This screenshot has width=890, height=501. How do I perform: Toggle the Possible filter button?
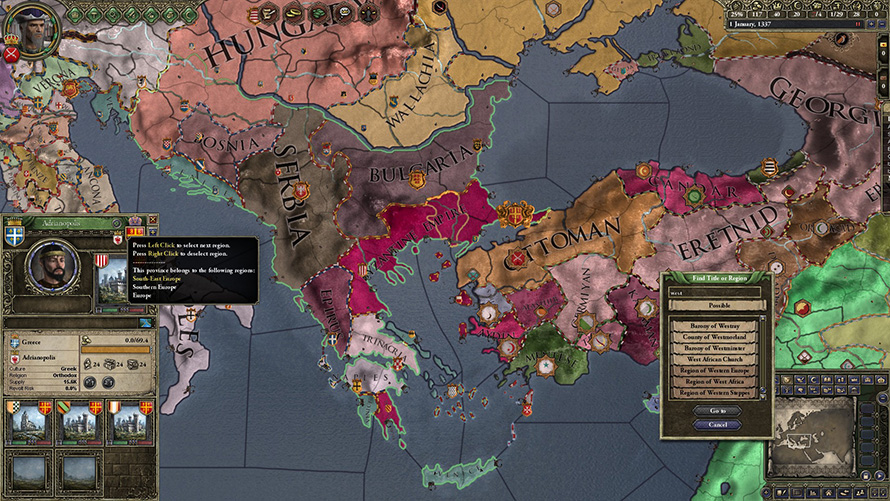pos(717,305)
